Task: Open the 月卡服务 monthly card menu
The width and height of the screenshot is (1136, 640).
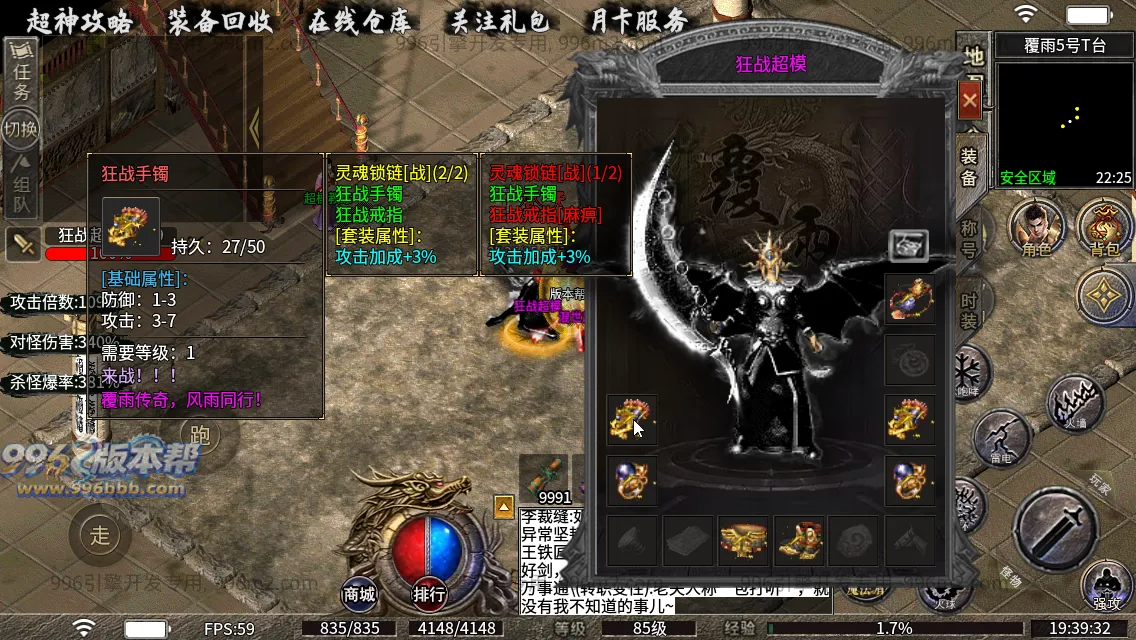Action: point(638,21)
